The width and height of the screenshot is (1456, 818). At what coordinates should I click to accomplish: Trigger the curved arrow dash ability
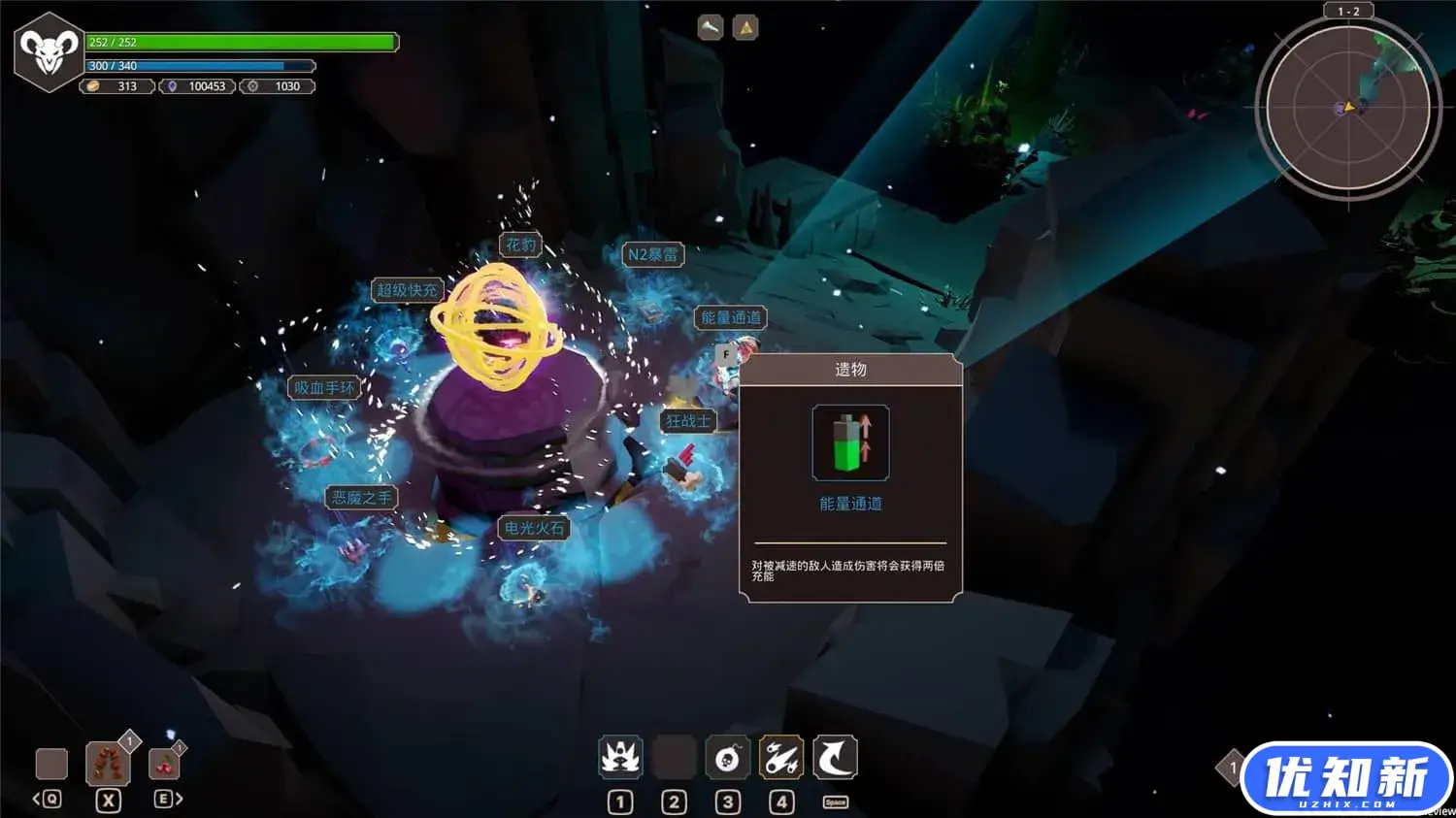[x=835, y=758]
